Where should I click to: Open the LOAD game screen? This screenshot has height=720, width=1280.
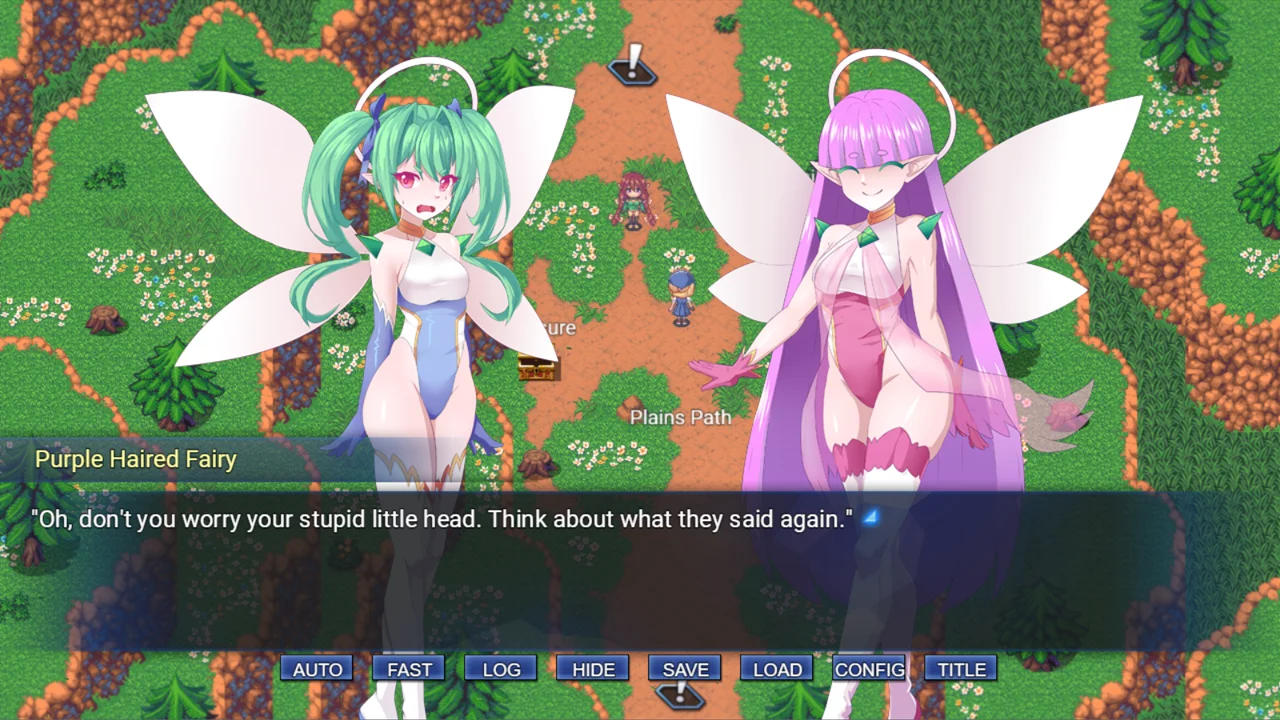point(777,669)
